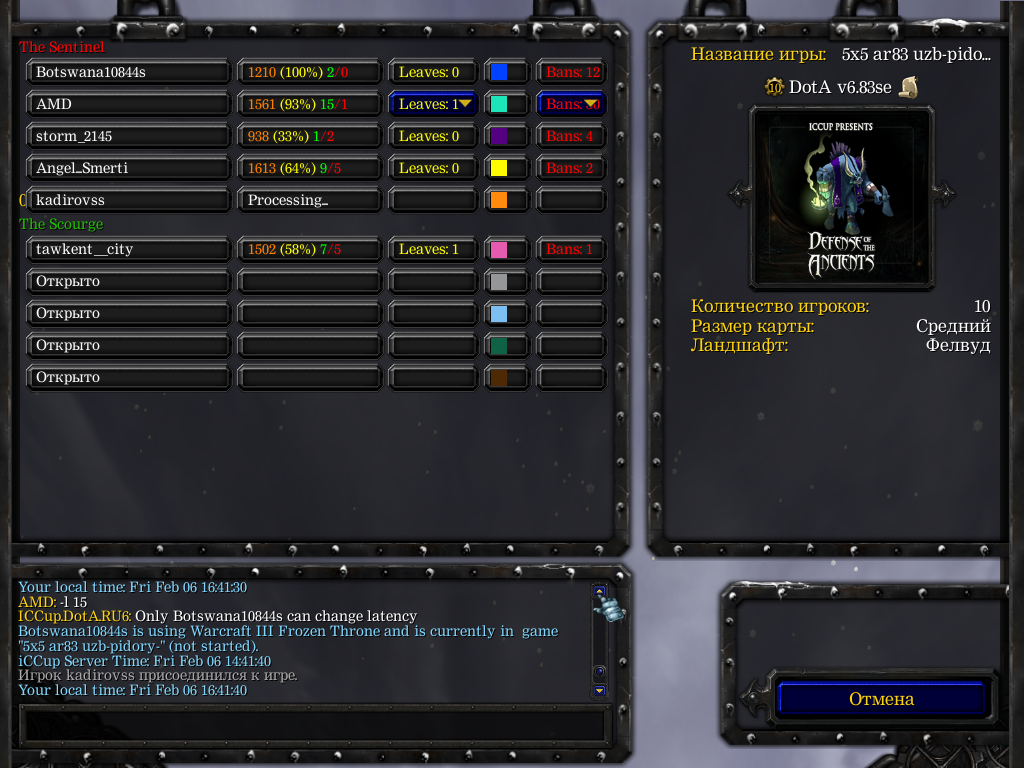Click the scroll icon beside DotA v6.83se

(x=908, y=87)
